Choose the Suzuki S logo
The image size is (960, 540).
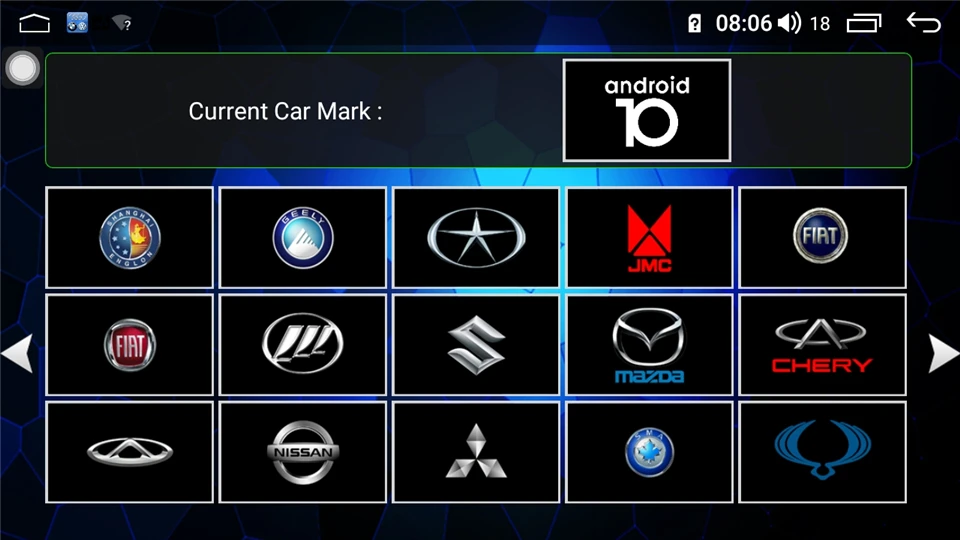[475, 345]
